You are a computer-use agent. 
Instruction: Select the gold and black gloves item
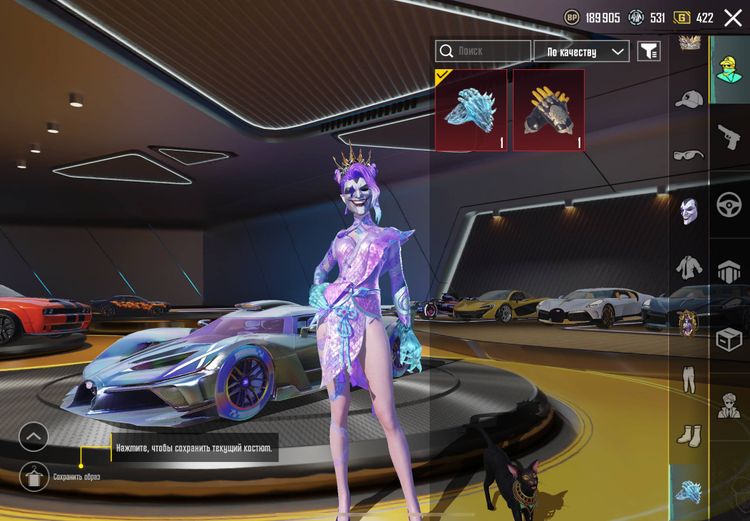click(548, 109)
